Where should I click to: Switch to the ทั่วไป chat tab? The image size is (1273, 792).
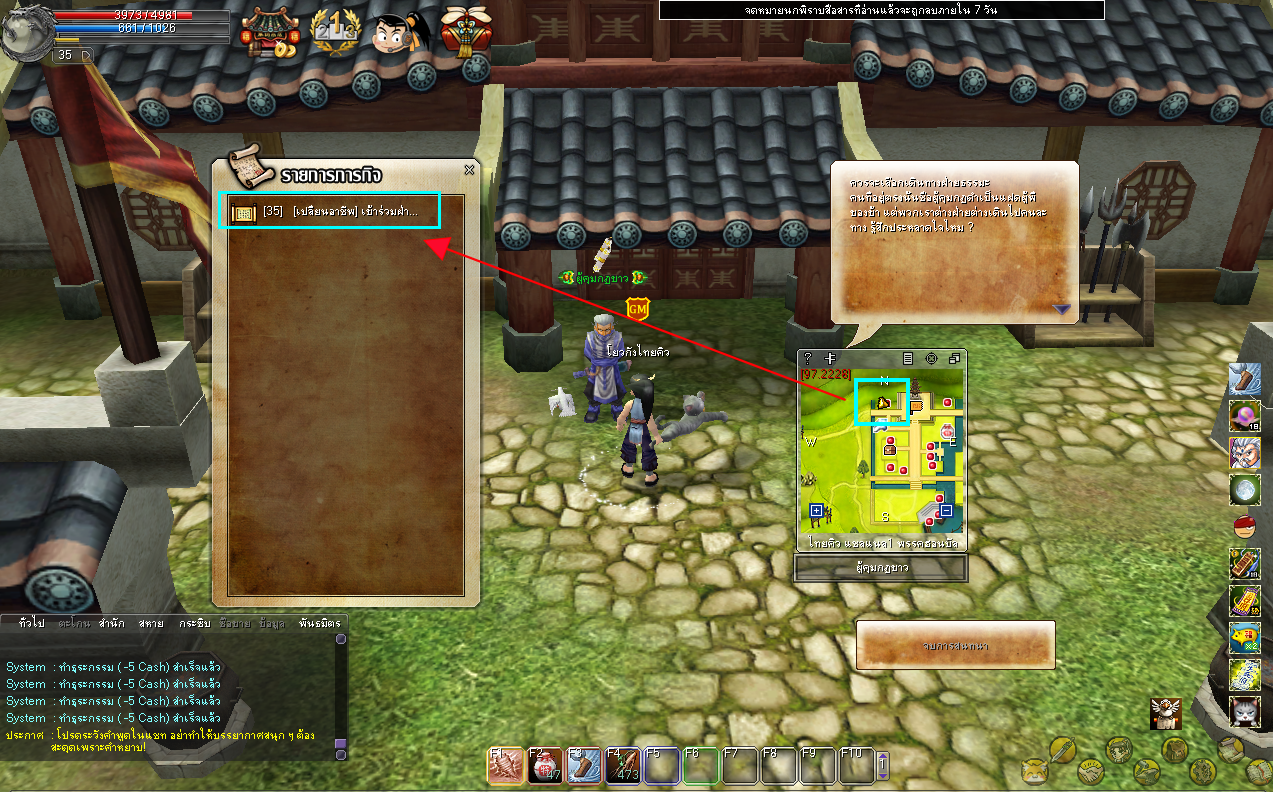(x=31, y=623)
